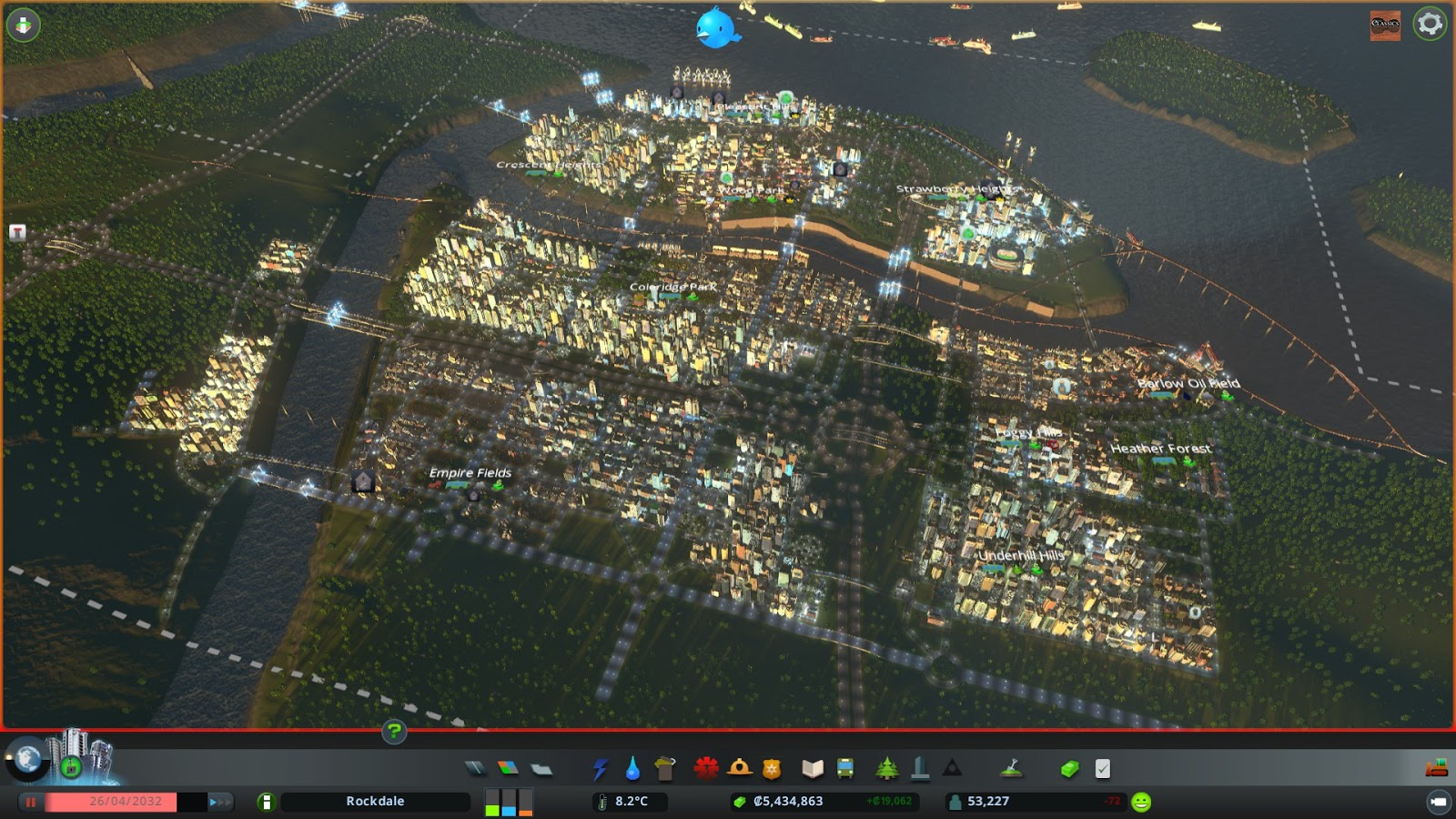Open the Parks and Plazas menu
Viewport: 1456px width, 819px height.
885,767
